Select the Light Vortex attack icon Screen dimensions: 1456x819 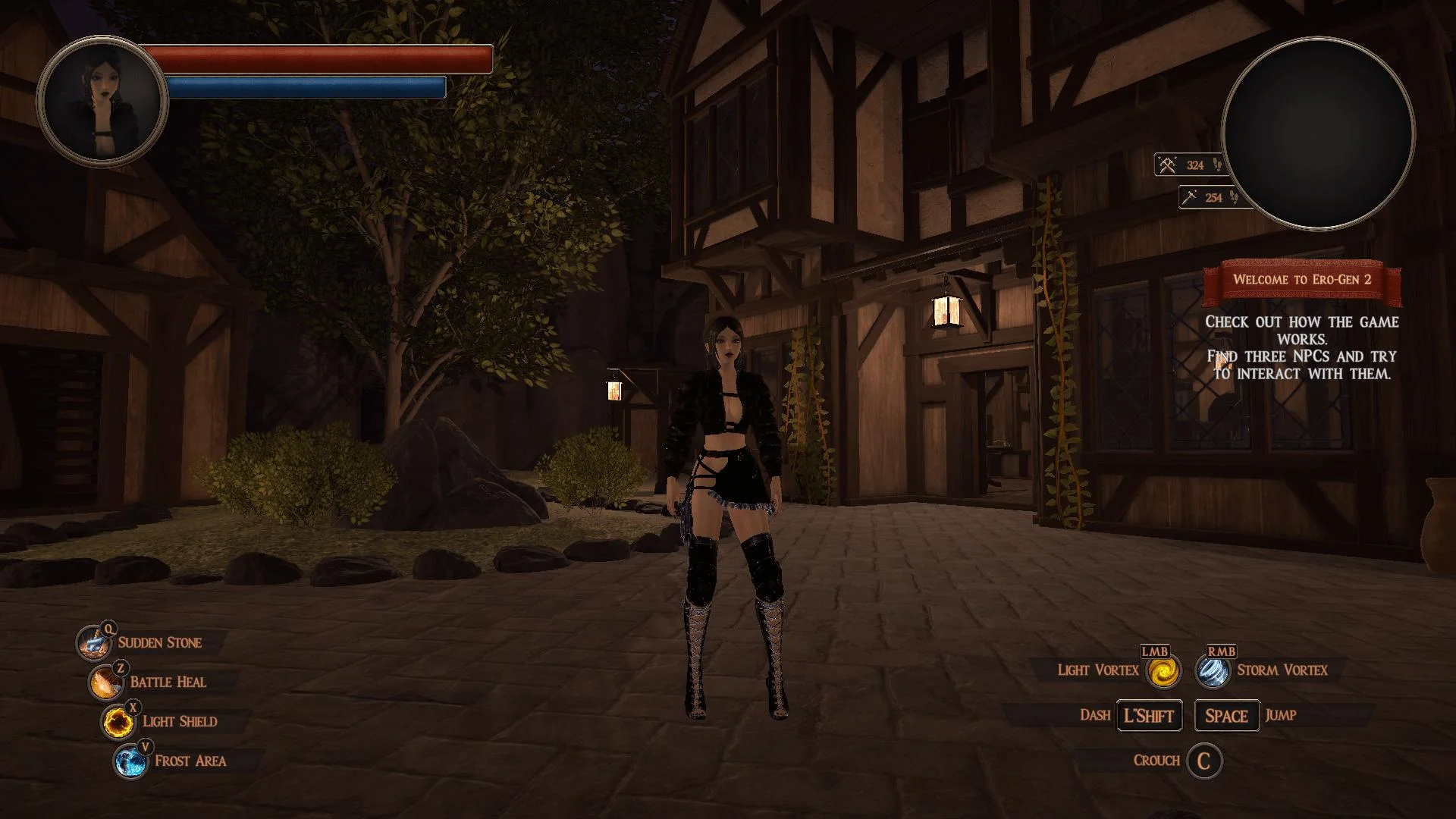pos(1163,671)
